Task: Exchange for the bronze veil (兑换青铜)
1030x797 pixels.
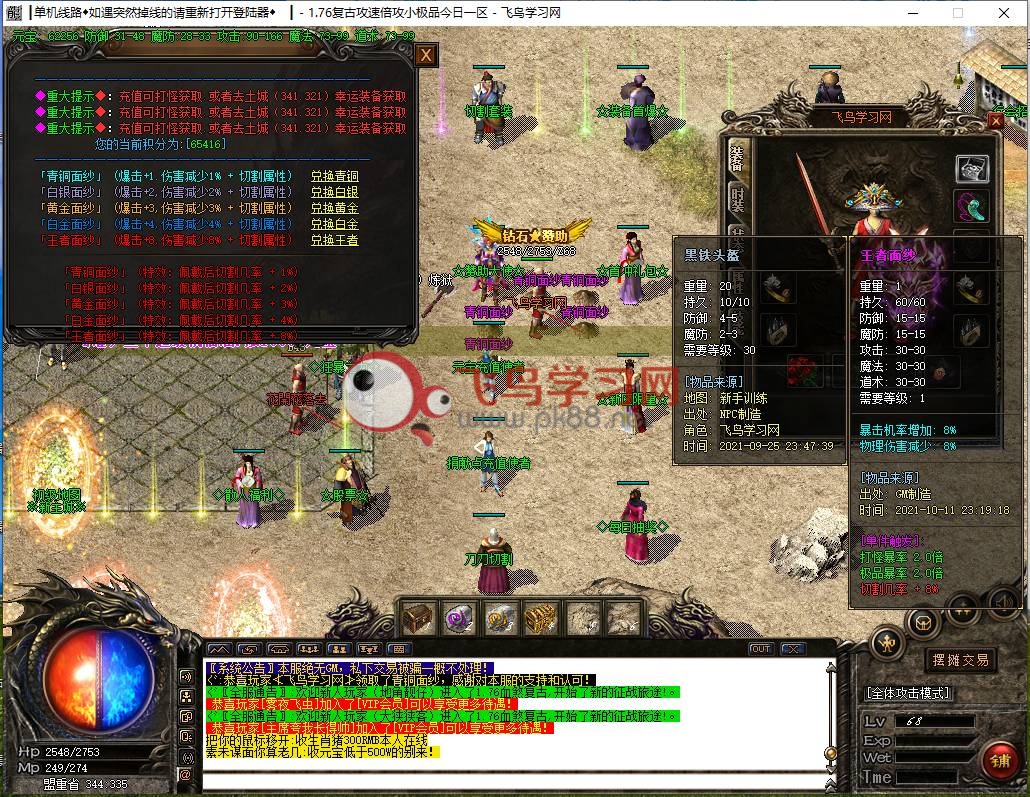Action: point(334,176)
